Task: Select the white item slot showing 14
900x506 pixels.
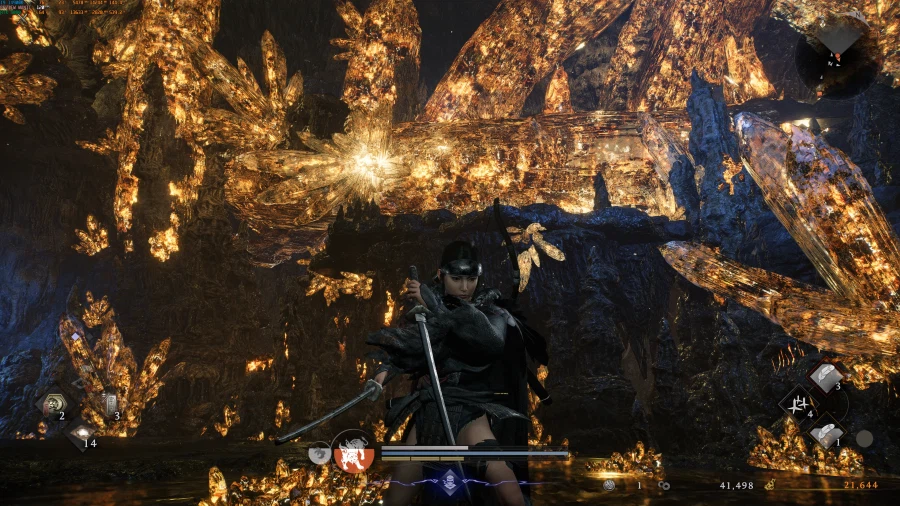Action: (80, 434)
